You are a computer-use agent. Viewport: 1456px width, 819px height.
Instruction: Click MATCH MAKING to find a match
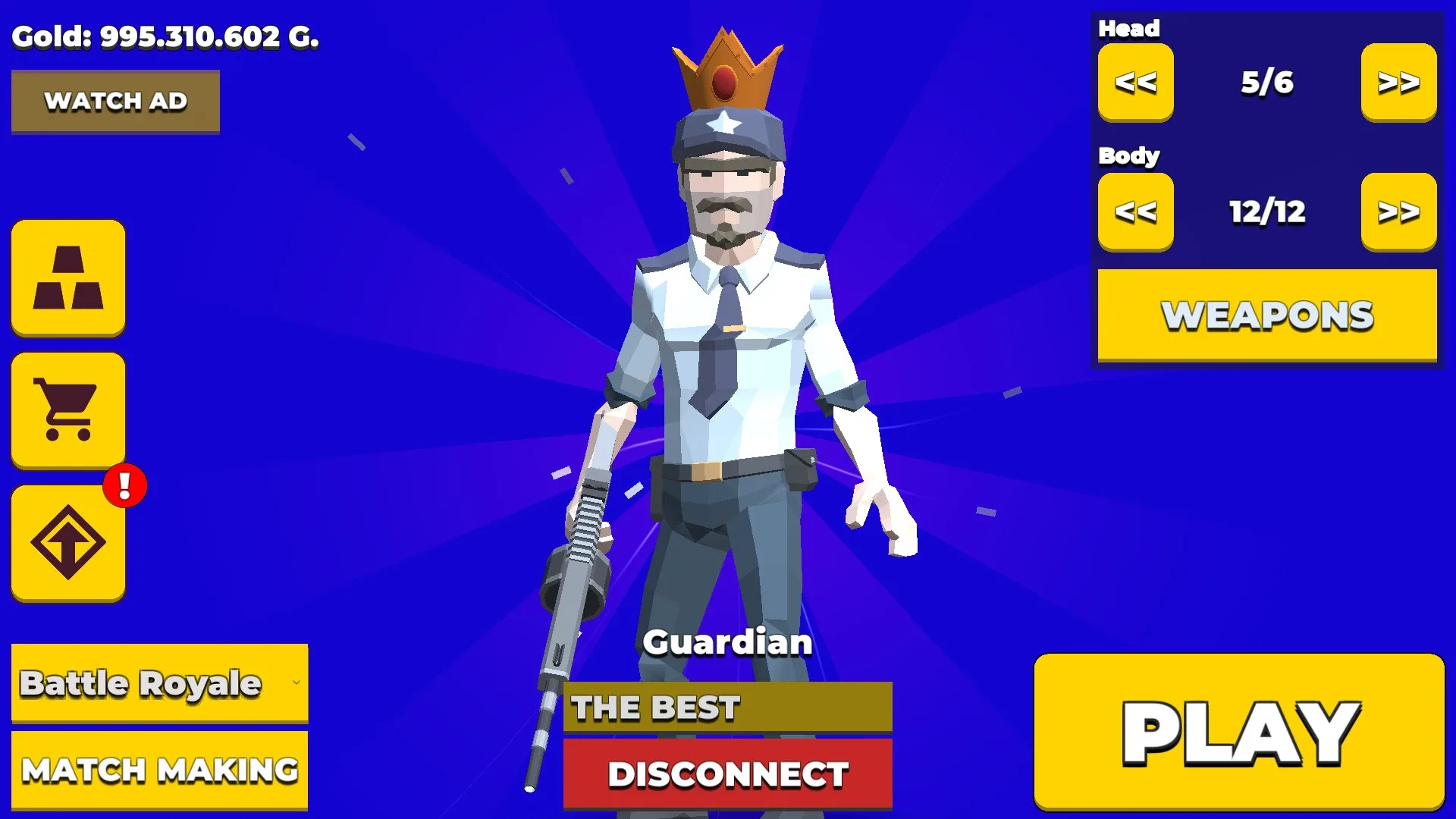pyautogui.click(x=160, y=770)
